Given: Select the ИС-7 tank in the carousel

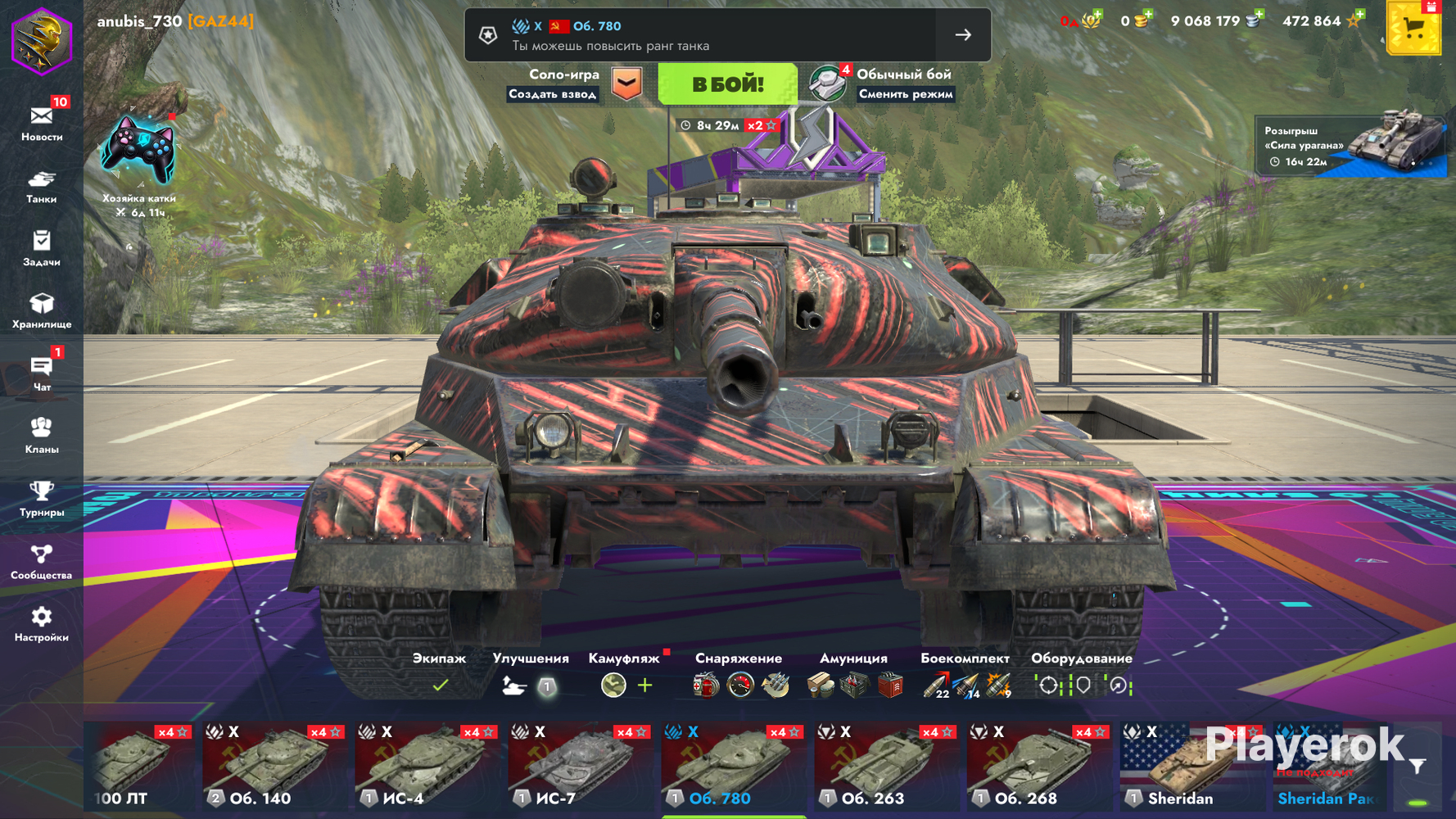Looking at the screenshot, I should tap(581, 767).
